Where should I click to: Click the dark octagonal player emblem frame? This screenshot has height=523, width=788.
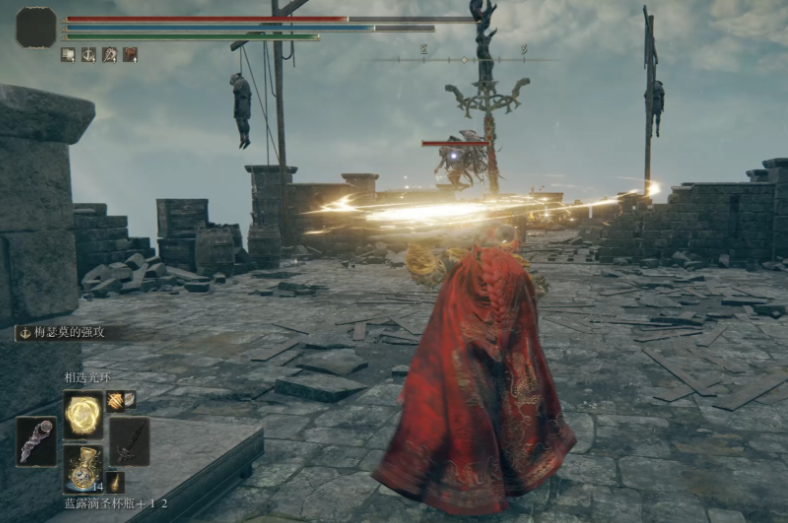coord(37,27)
